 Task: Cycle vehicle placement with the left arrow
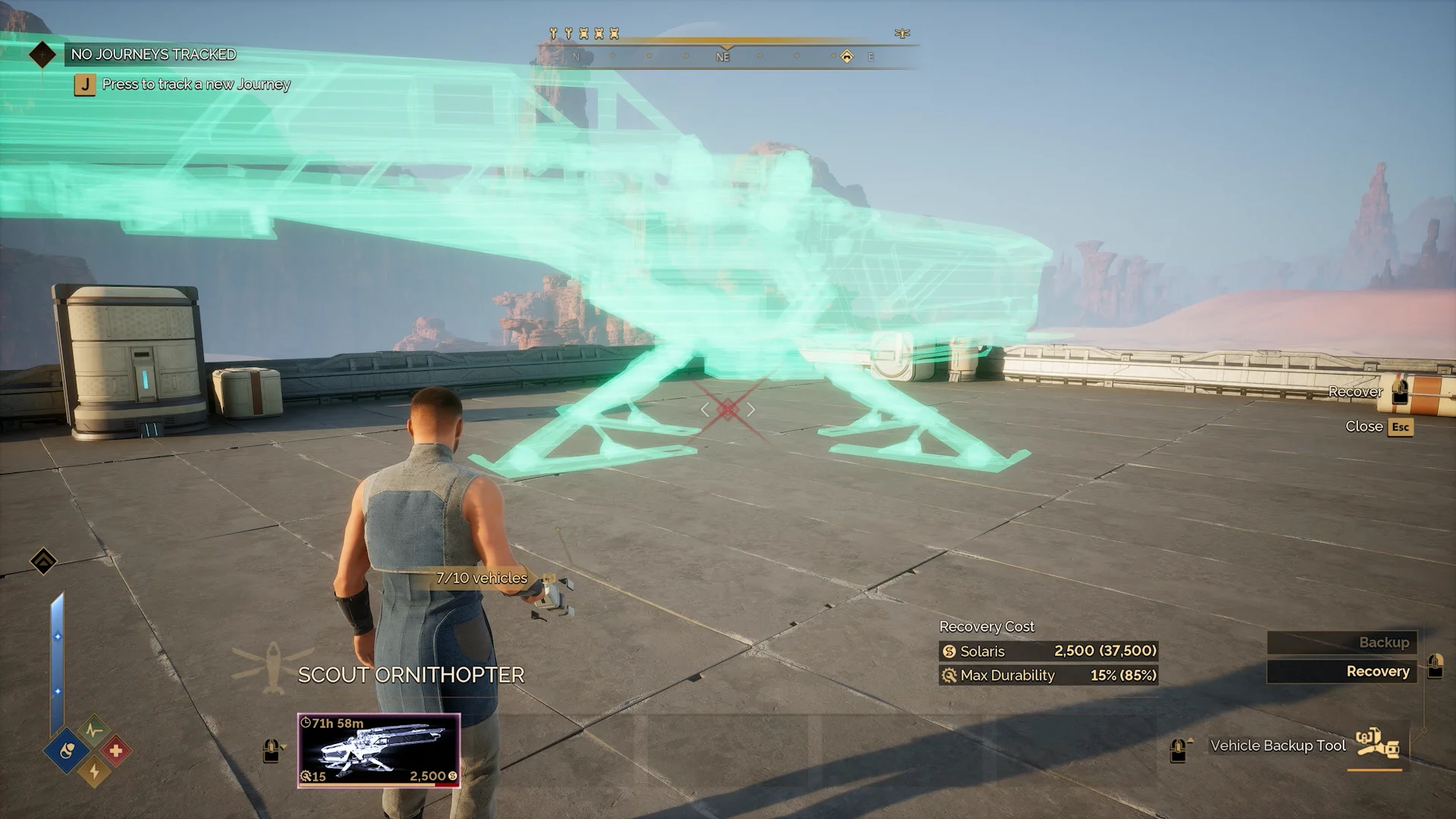pos(705,409)
